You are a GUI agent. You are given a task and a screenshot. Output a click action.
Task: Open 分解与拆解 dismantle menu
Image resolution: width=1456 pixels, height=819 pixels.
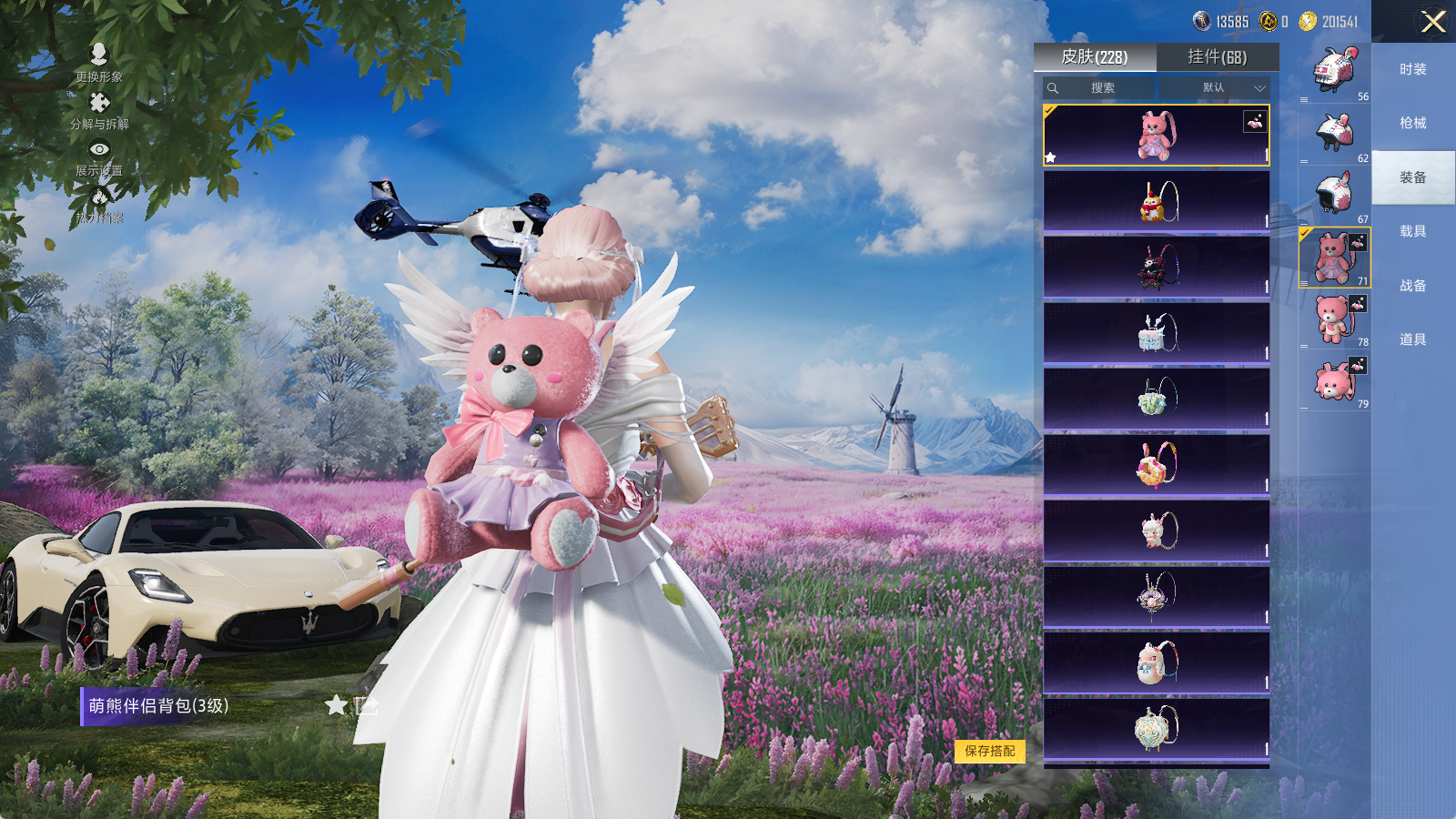click(99, 110)
